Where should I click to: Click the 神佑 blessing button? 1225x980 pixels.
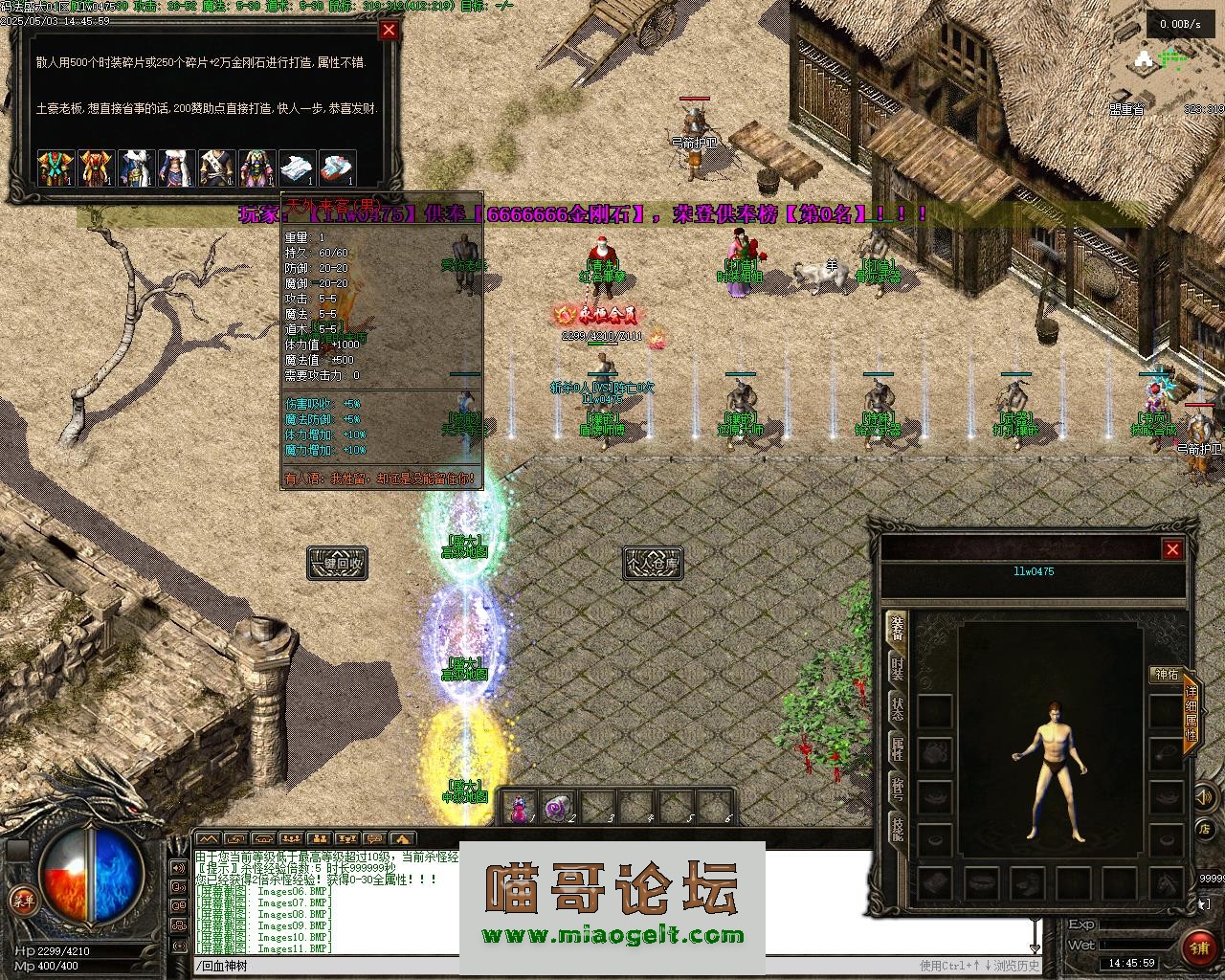pos(1166,674)
